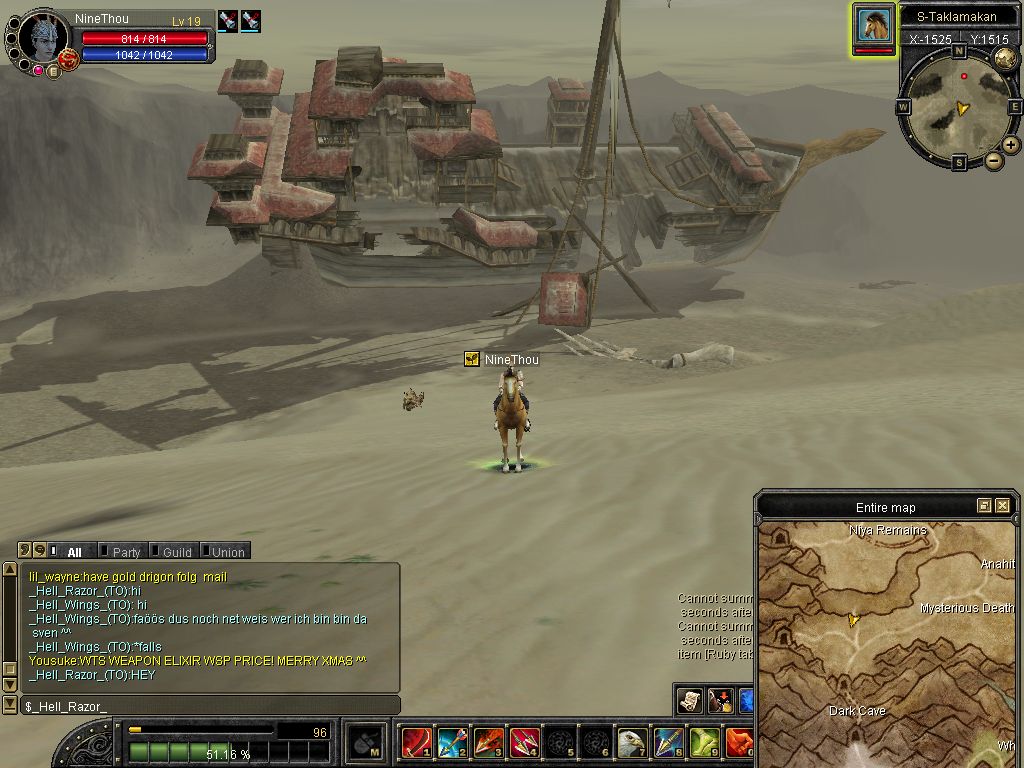1024x768 pixels.
Task: Open the world map globe button
Action: [x=1005, y=58]
